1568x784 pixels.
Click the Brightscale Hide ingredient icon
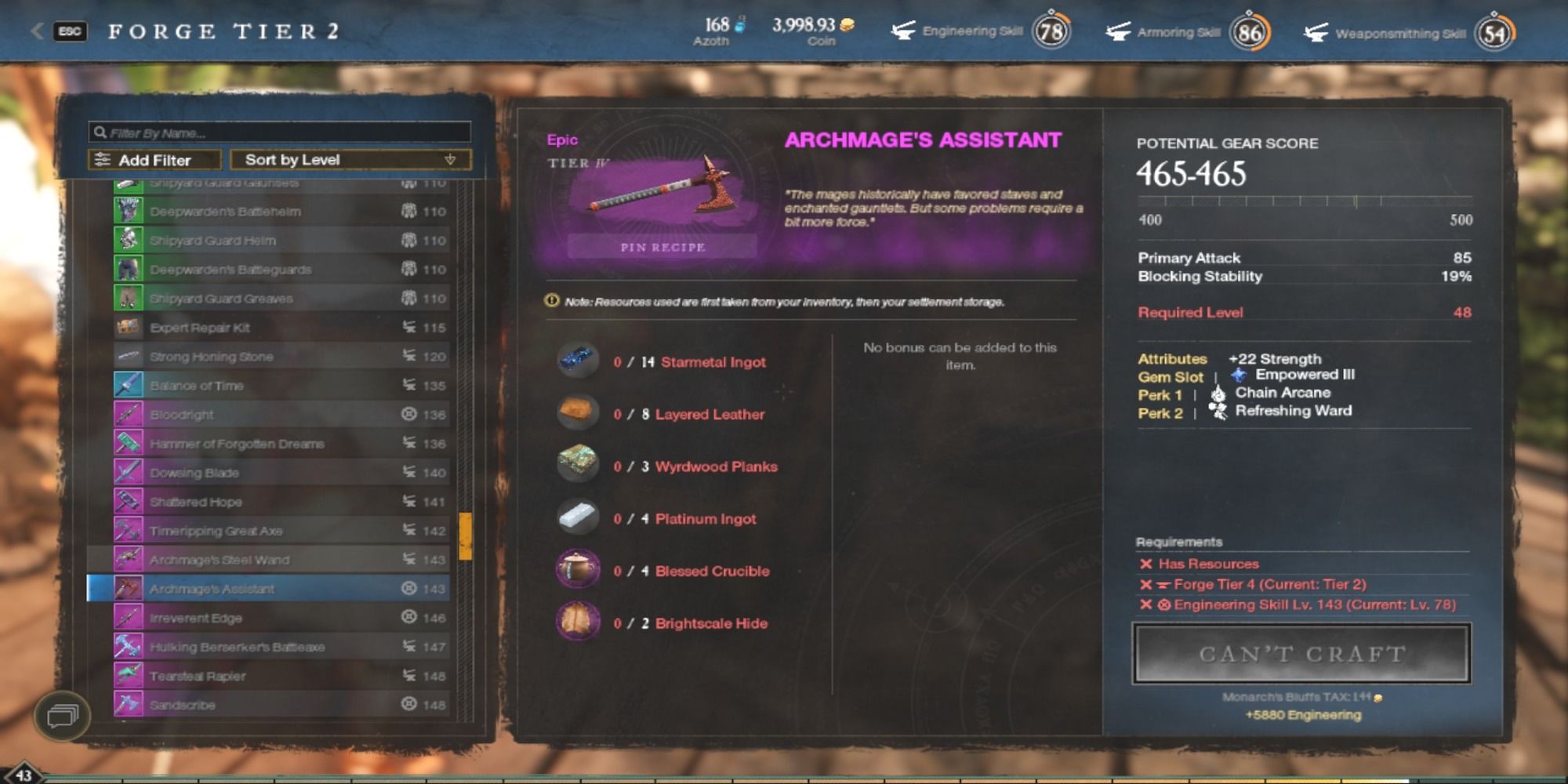[x=578, y=623]
